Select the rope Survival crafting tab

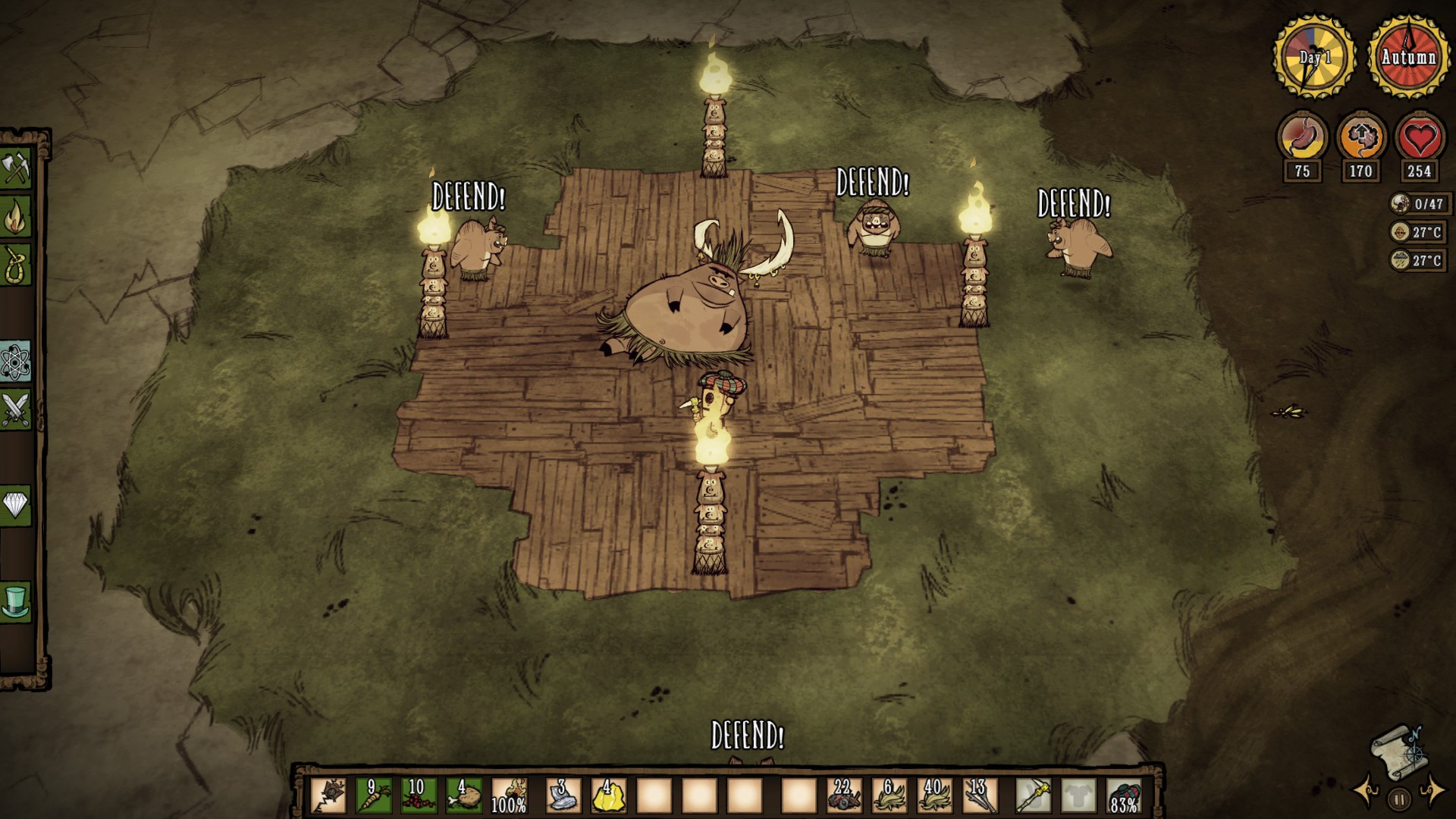(x=15, y=265)
